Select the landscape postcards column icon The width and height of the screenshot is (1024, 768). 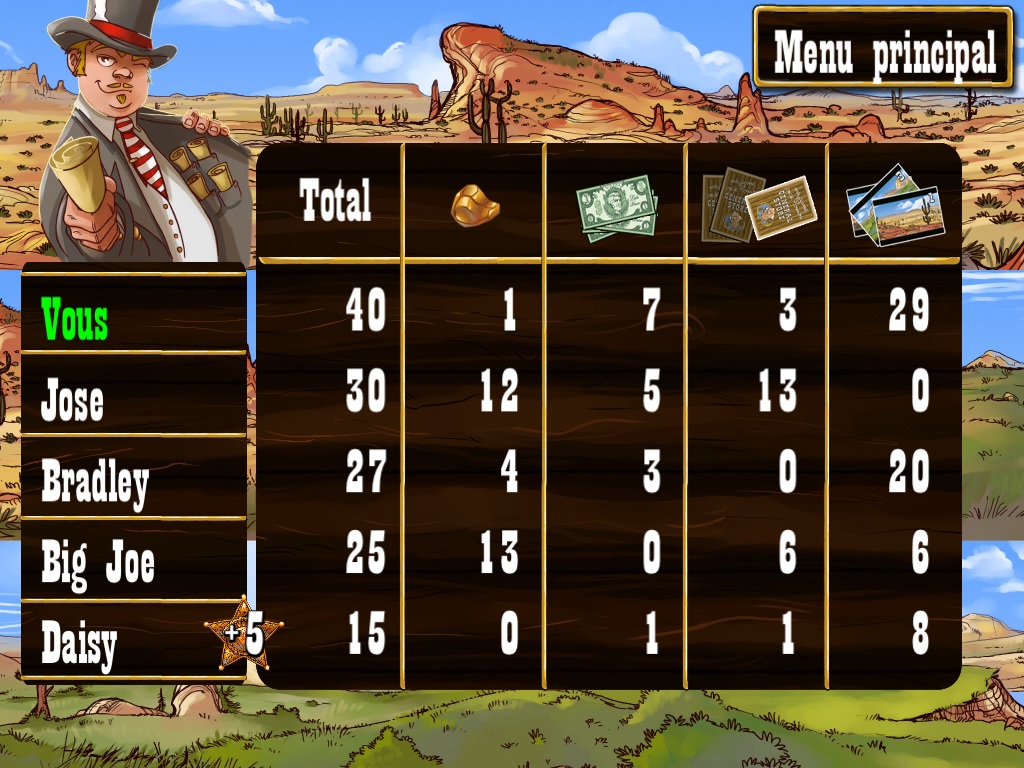(x=895, y=208)
